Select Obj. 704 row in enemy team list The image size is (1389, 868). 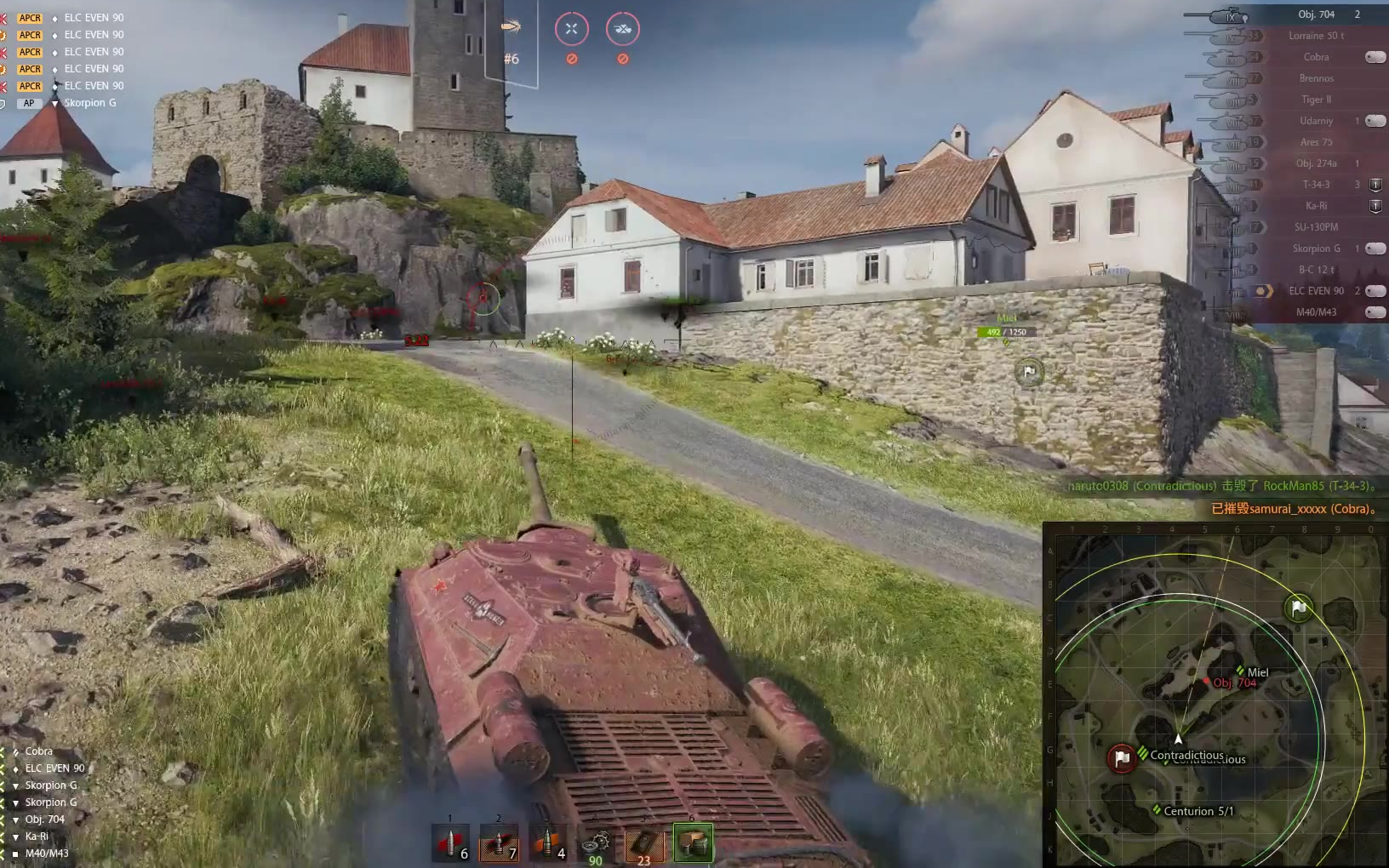(x=1316, y=14)
